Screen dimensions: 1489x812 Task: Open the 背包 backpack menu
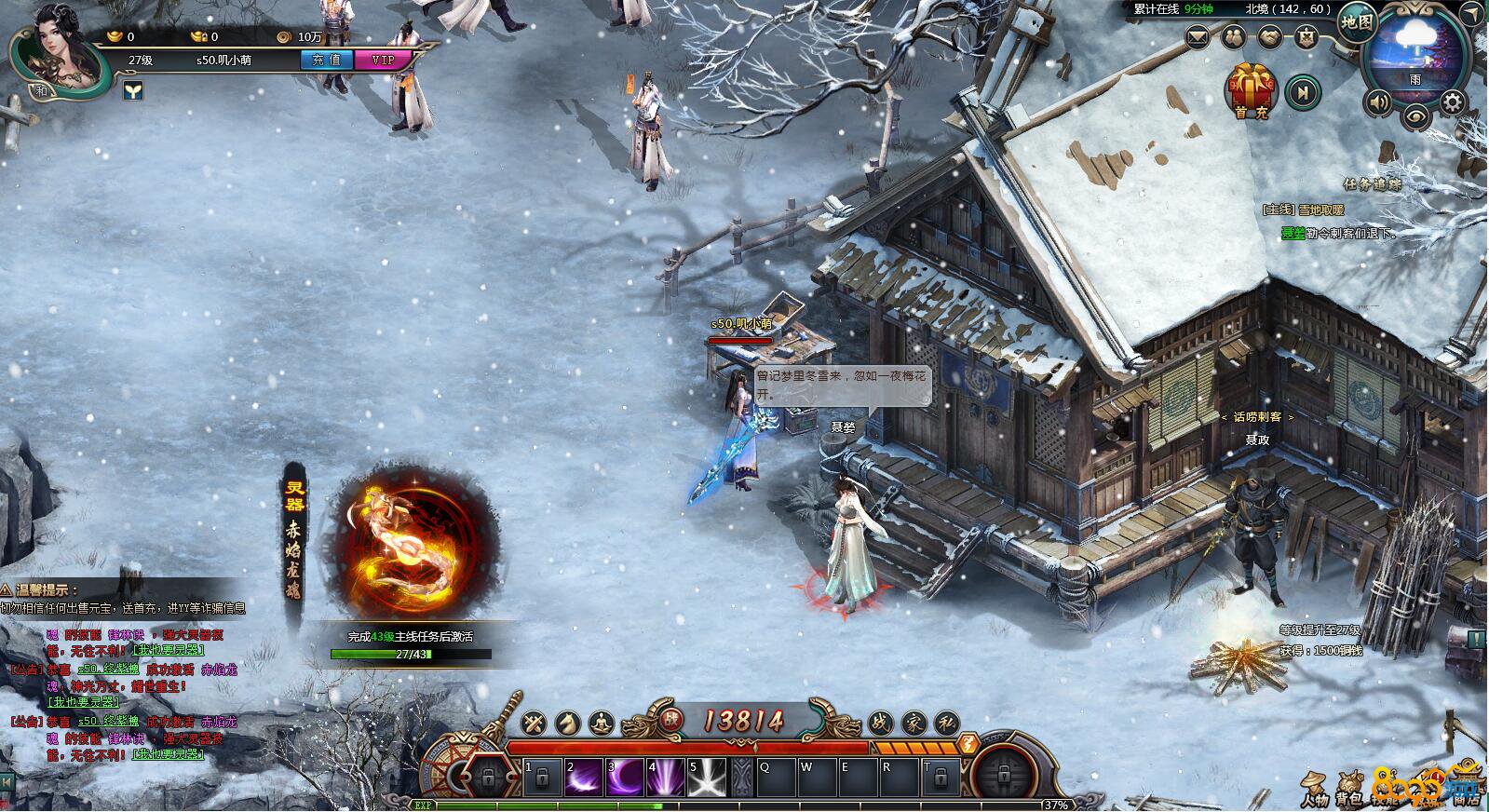(1347, 791)
